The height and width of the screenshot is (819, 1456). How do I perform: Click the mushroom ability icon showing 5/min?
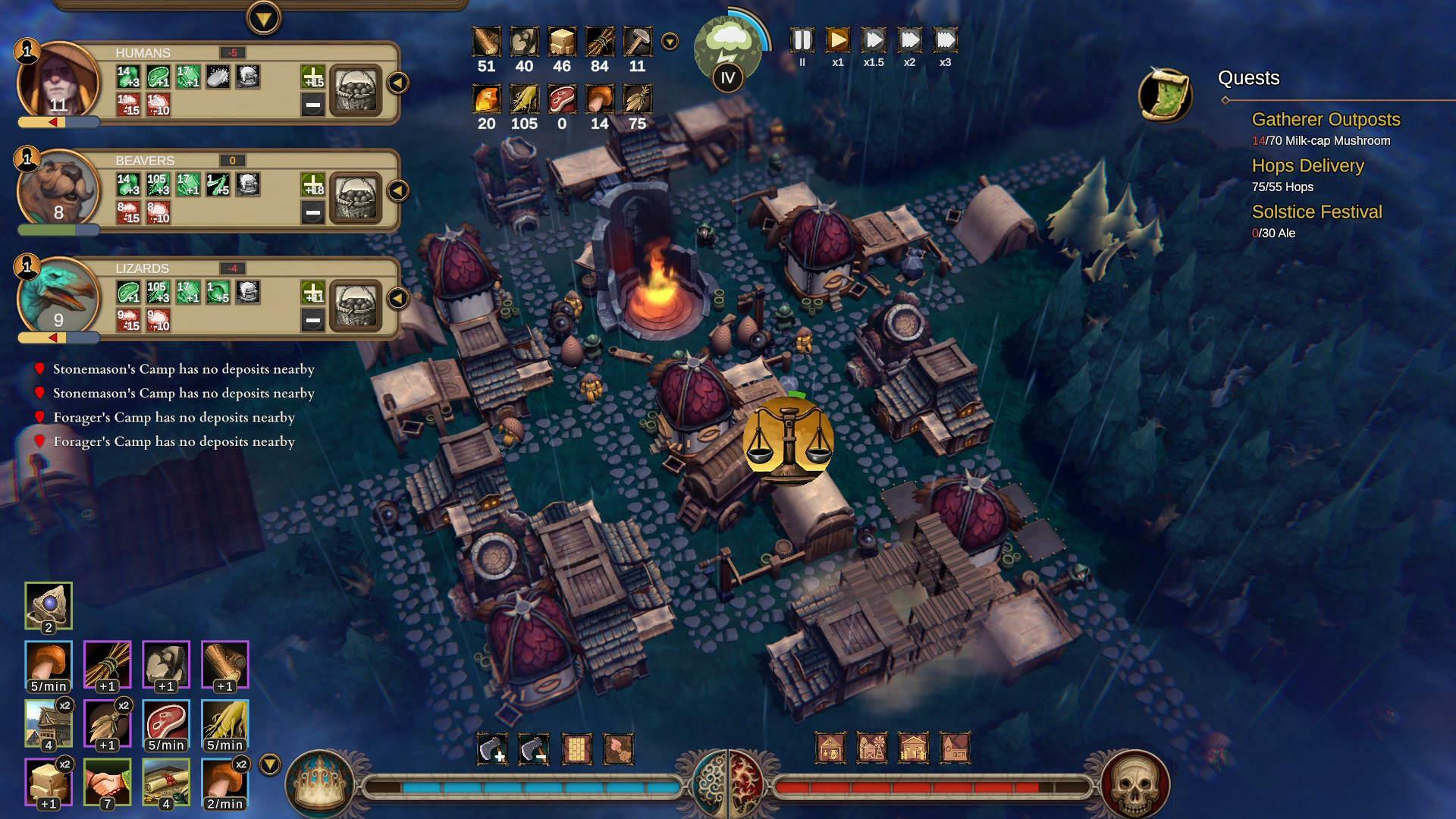48,664
